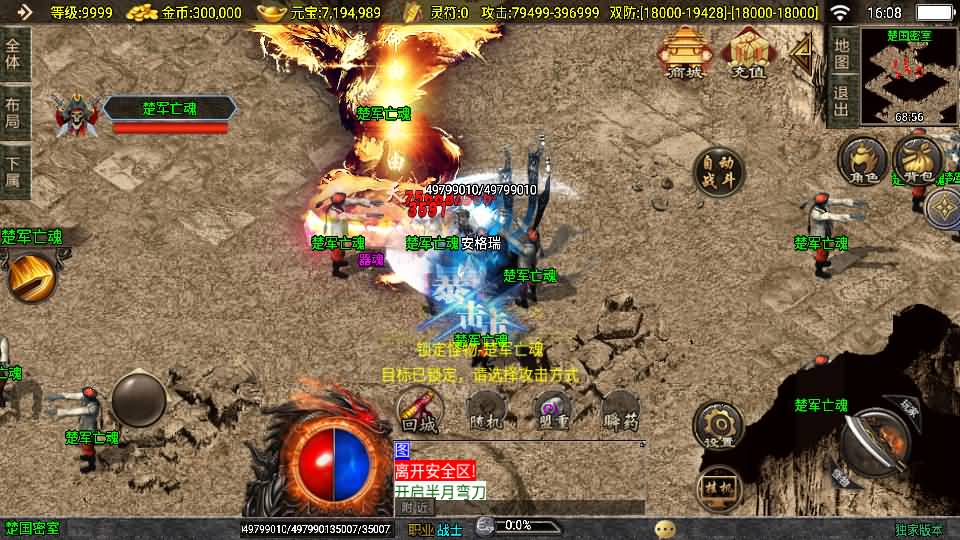960x540 pixels.
Task: Toggle 自动战斗 auto-battle
Action: pos(718,171)
